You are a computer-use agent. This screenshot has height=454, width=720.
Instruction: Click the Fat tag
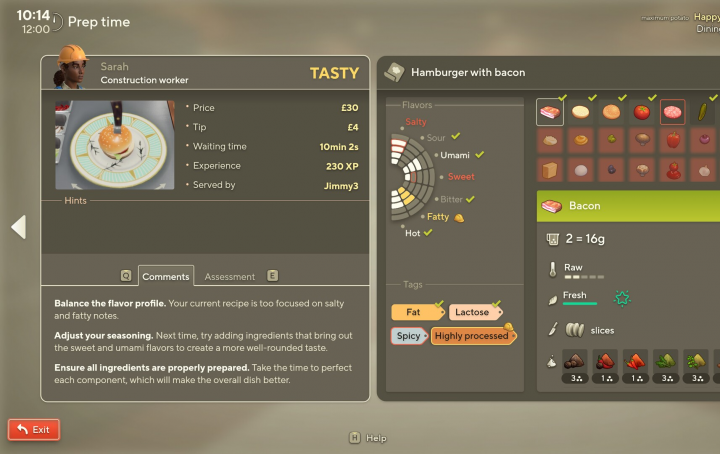pos(413,312)
